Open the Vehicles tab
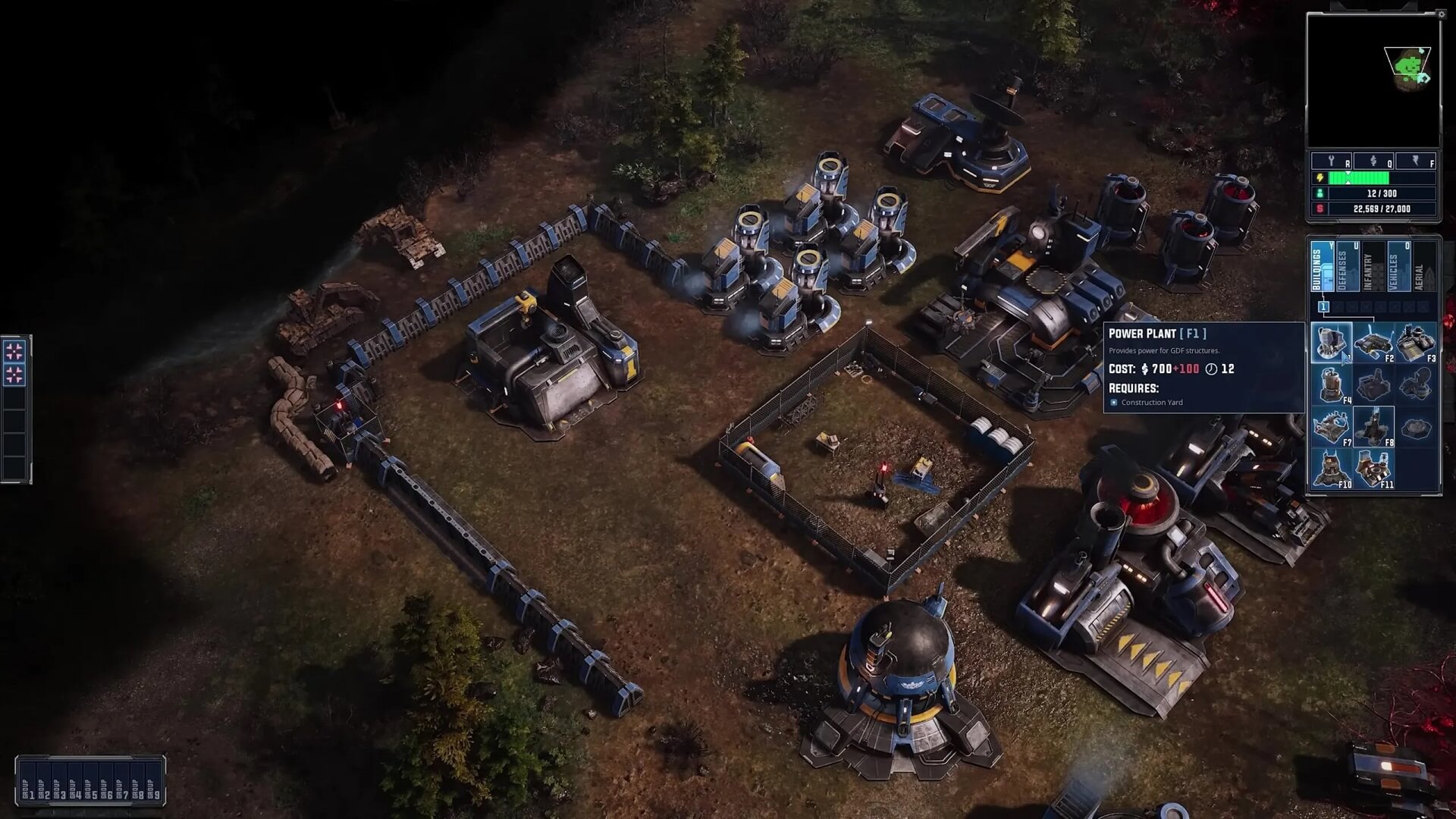This screenshot has height=819, width=1456. click(1398, 267)
